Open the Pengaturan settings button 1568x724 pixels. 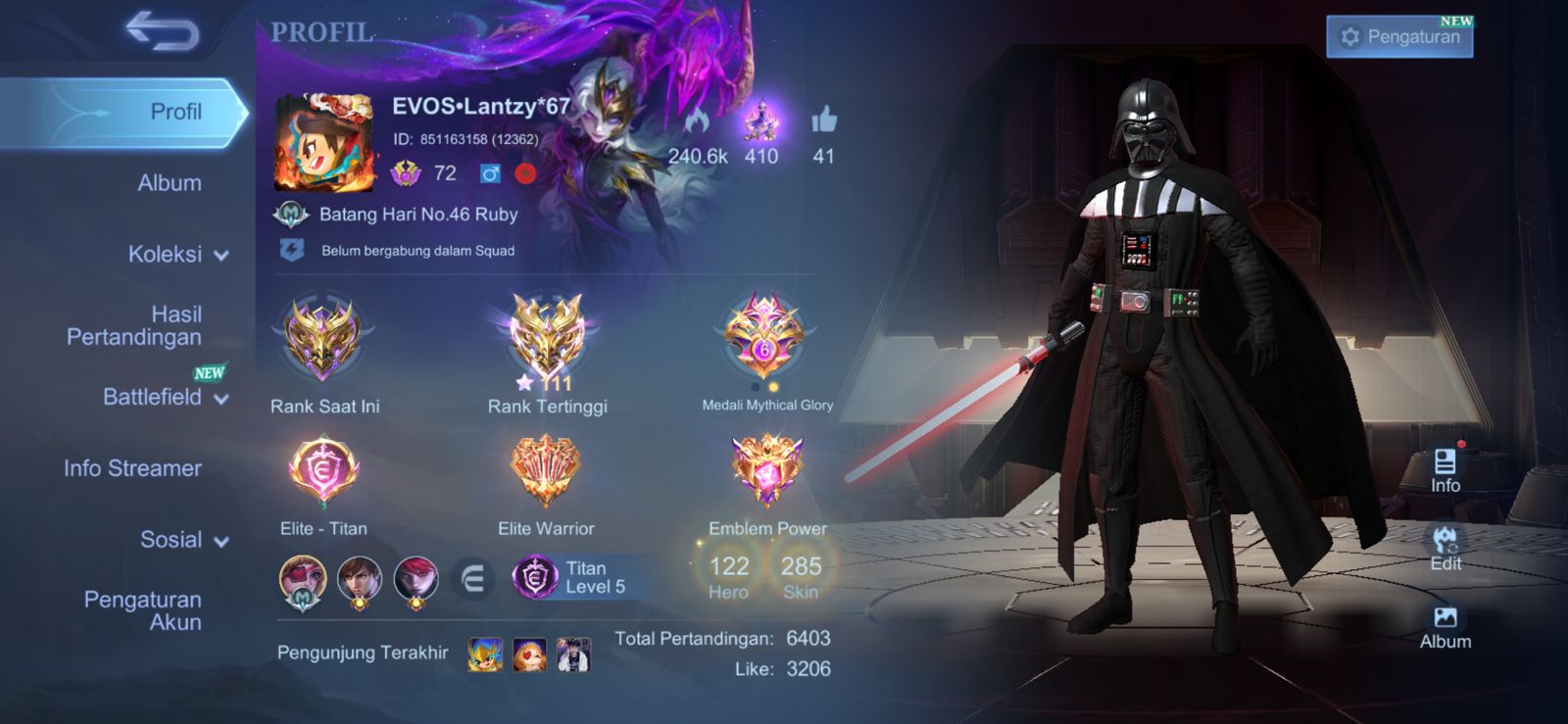[x=1399, y=37]
